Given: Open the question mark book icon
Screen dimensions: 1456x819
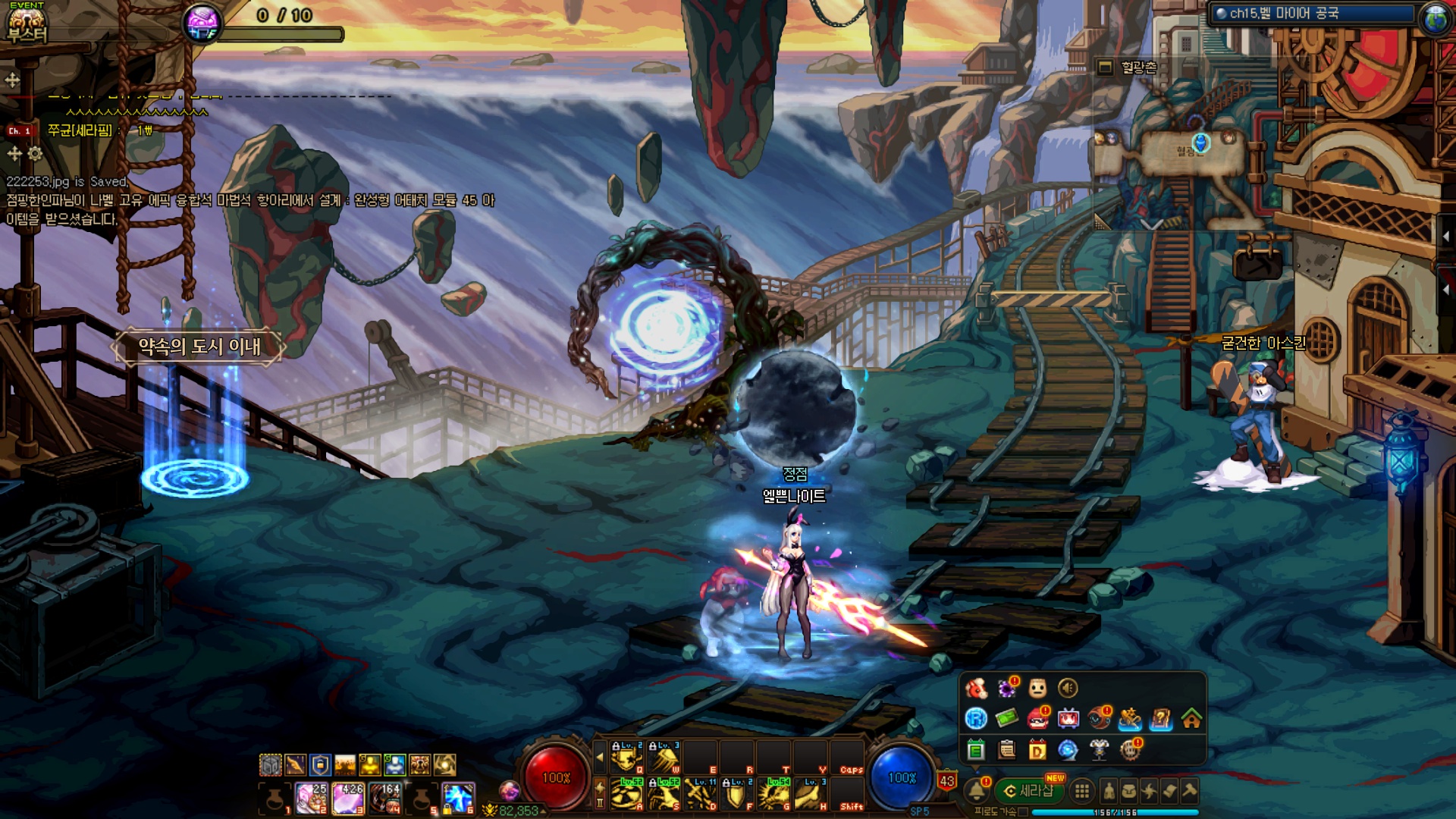Looking at the screenshot, I should click(x=1160, y=718).
